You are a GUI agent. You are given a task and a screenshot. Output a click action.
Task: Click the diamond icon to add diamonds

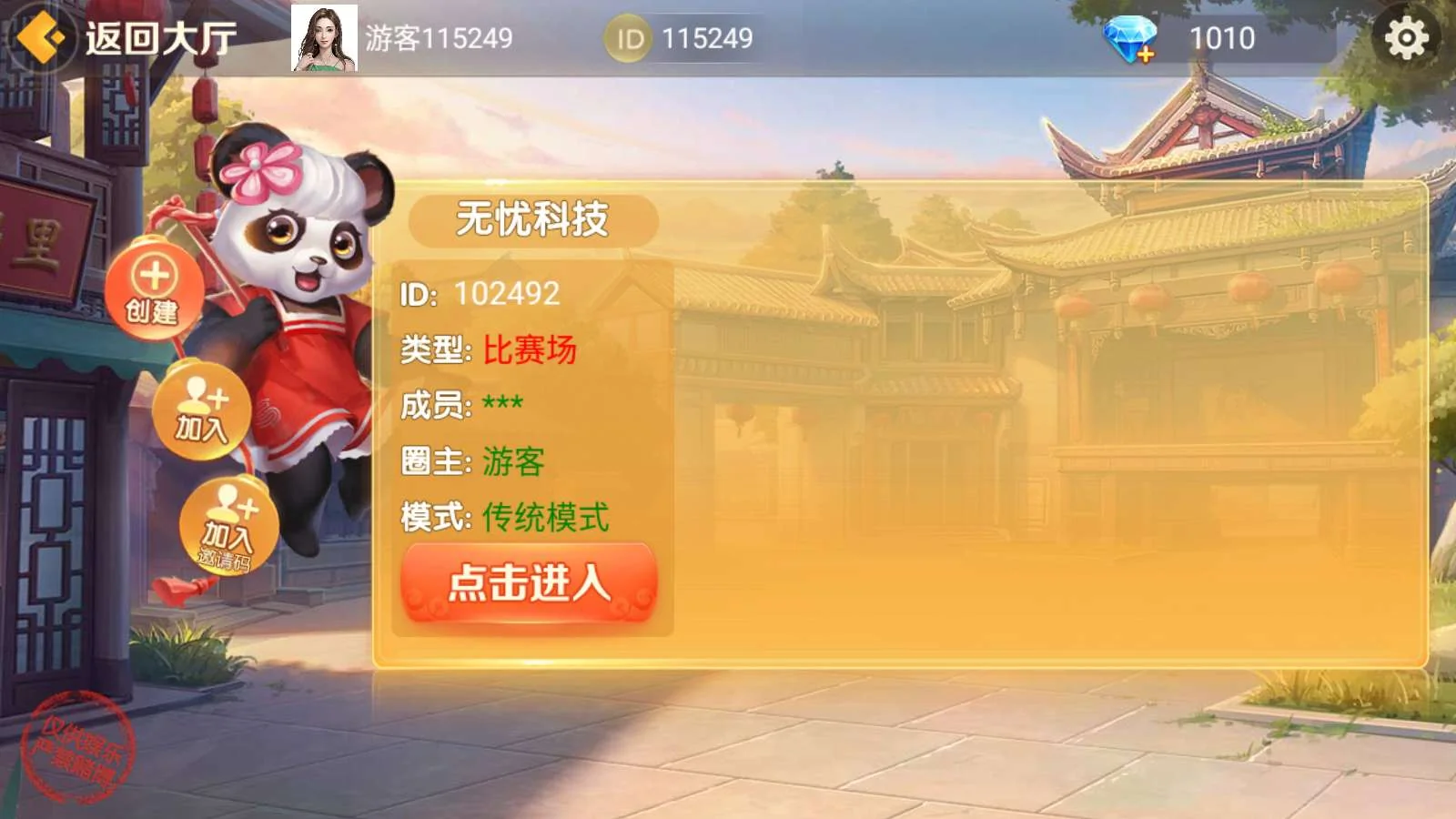click(1132, 38)
